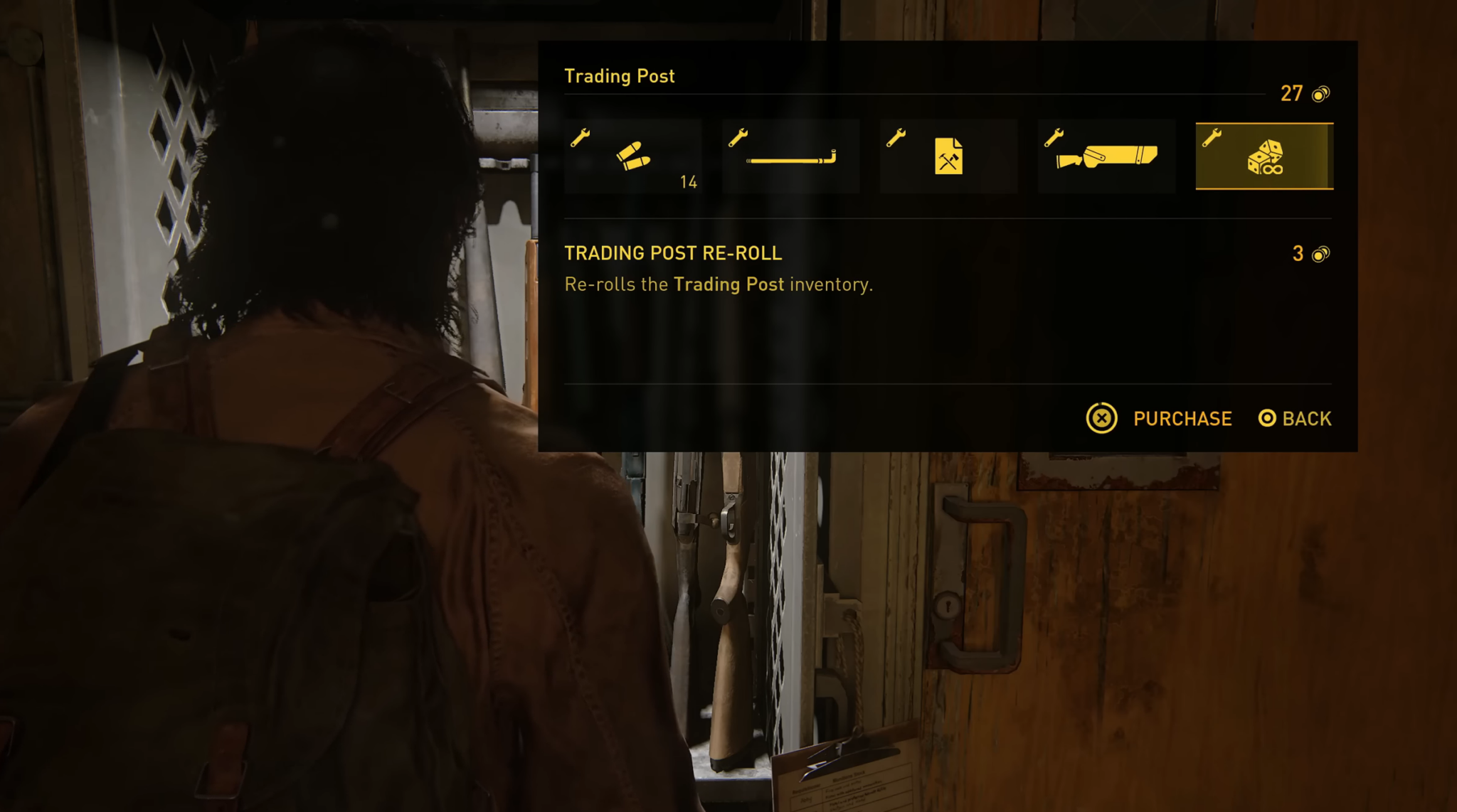Click the bolded Trading Post description text

coord(729,284)
